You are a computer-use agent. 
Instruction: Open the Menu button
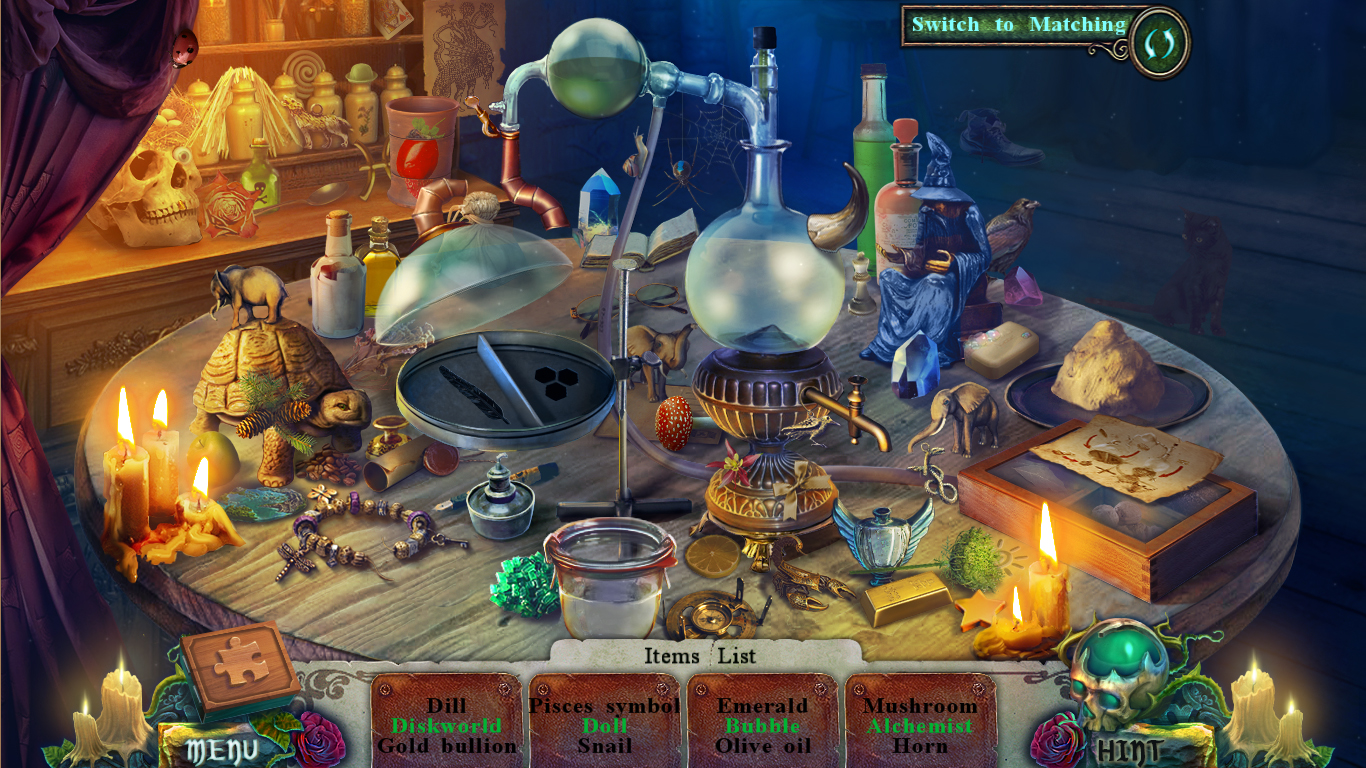point(222,749)
